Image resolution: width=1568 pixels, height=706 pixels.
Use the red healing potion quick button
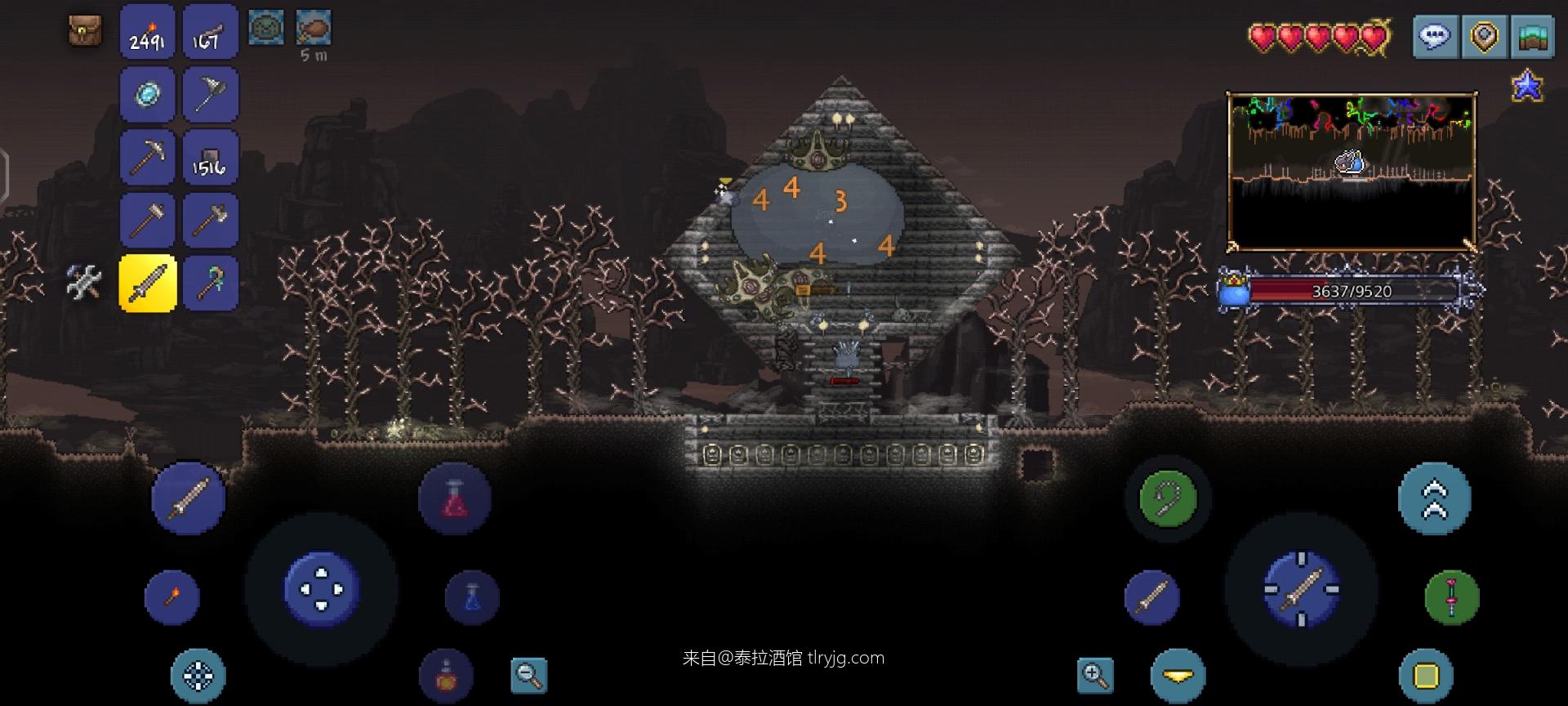455,498
